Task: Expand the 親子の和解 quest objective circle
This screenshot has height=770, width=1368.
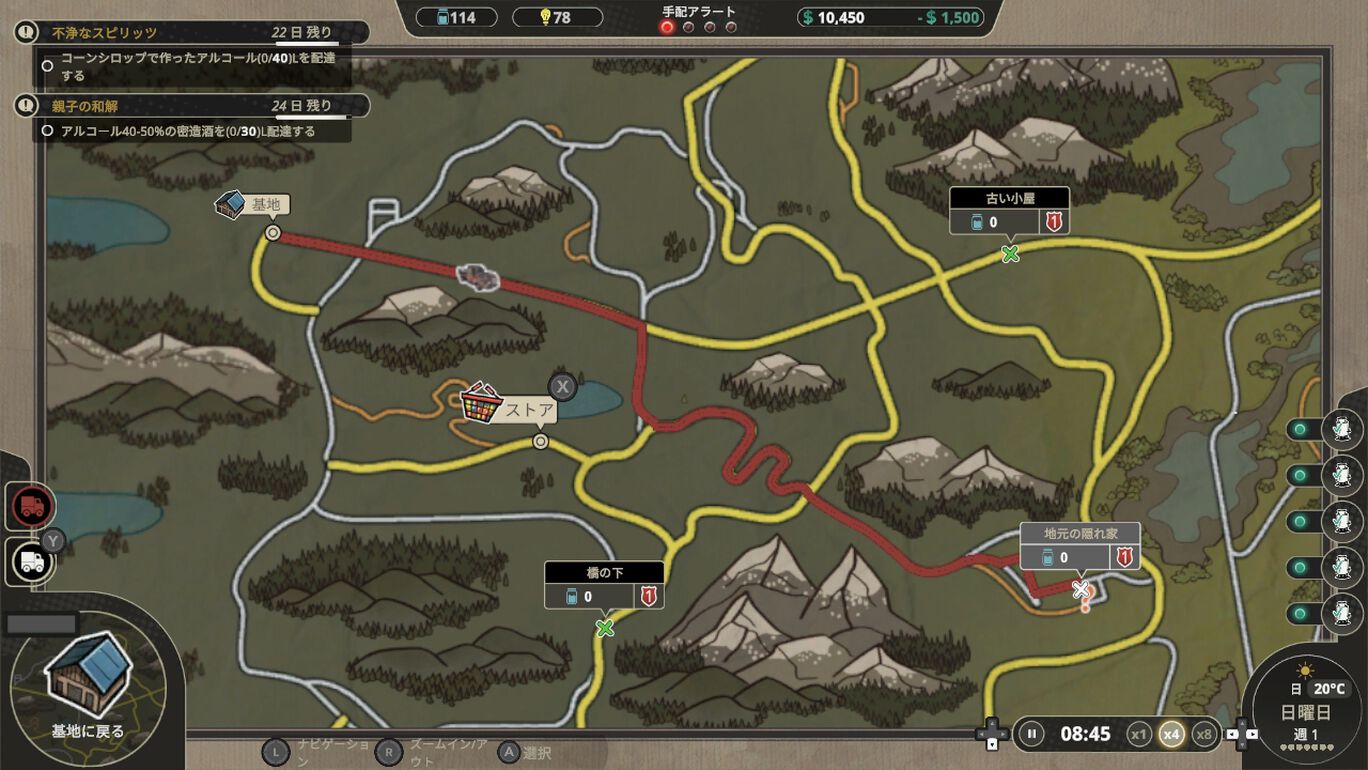Action: (x=48, y=128)
